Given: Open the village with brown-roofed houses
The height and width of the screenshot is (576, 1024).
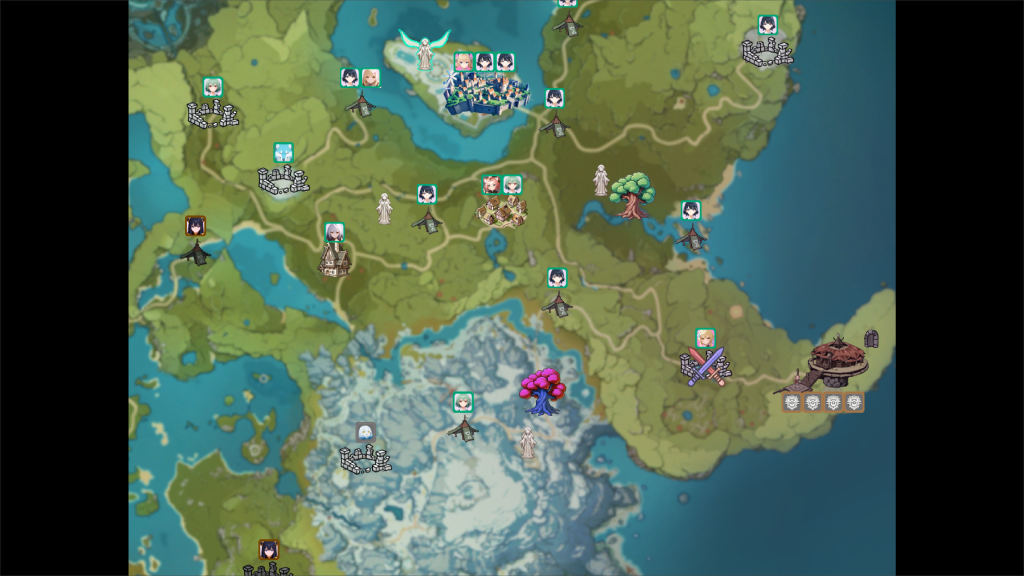Looking at the screenshot, I should [x=500, y=211].
